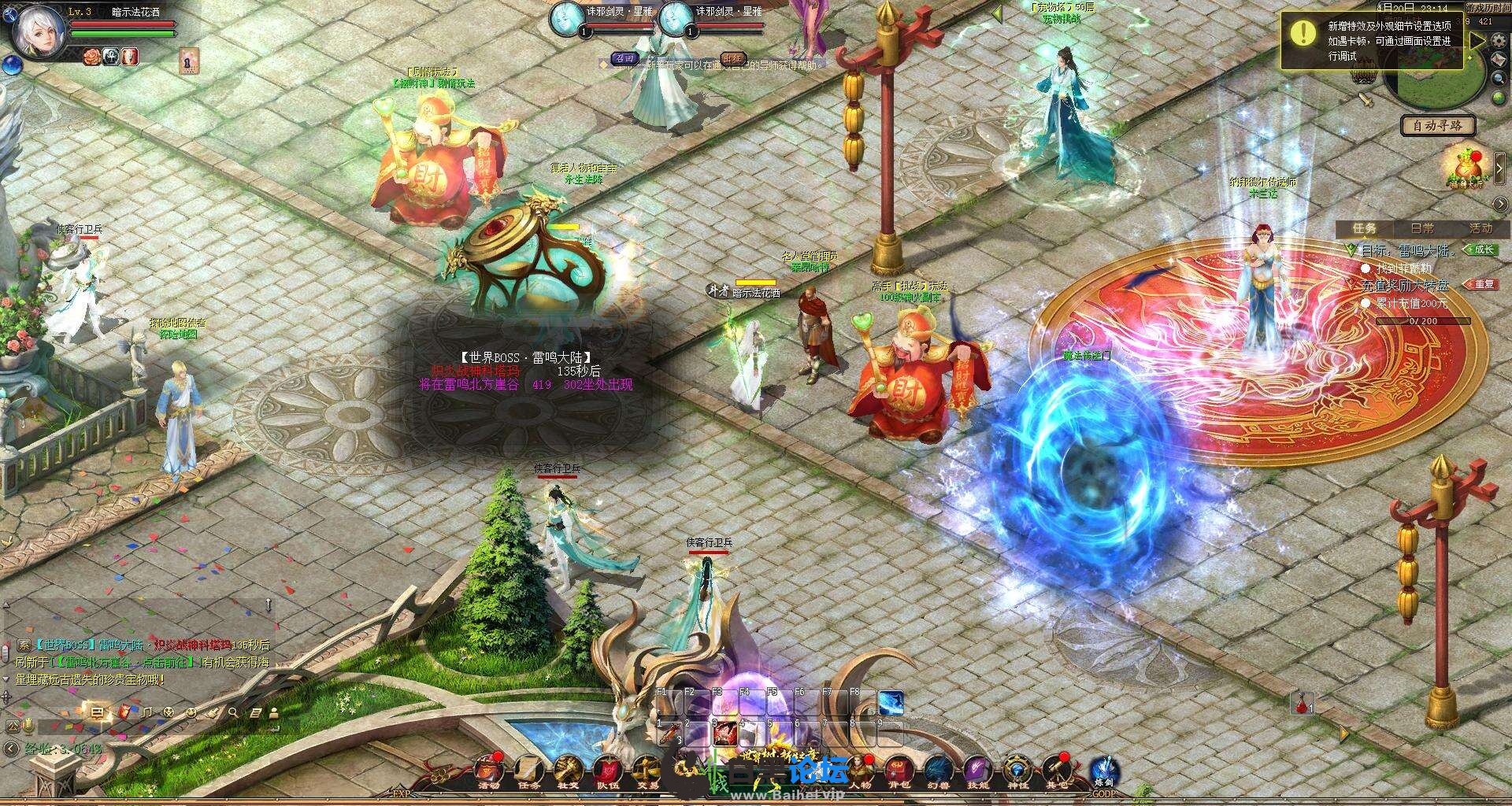
Task: Open the 人物 character sheet
Action: (x=861, y=769)
